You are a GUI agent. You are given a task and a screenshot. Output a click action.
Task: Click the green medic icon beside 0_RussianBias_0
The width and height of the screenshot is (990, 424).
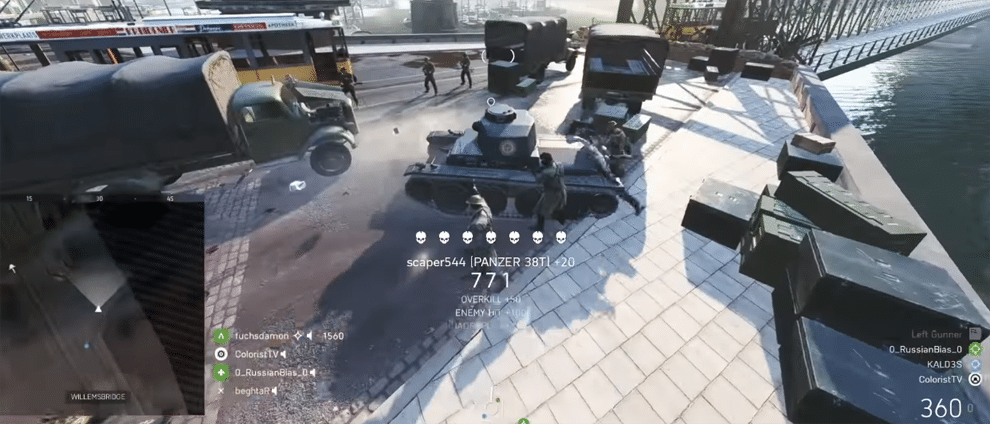(x=221, y=372)
